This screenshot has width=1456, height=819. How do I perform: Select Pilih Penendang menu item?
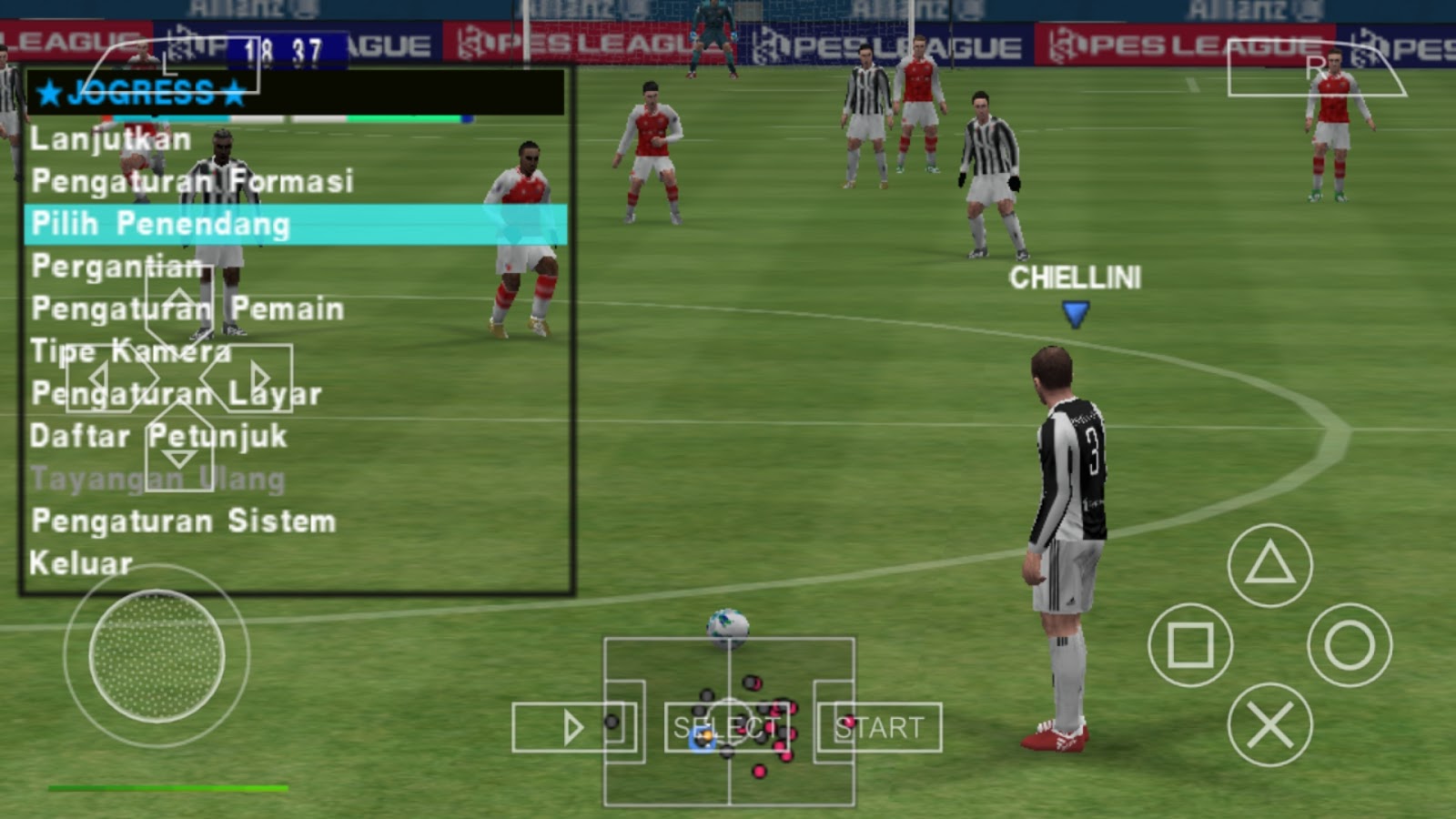pyautogui.click(x=159, y=224)
